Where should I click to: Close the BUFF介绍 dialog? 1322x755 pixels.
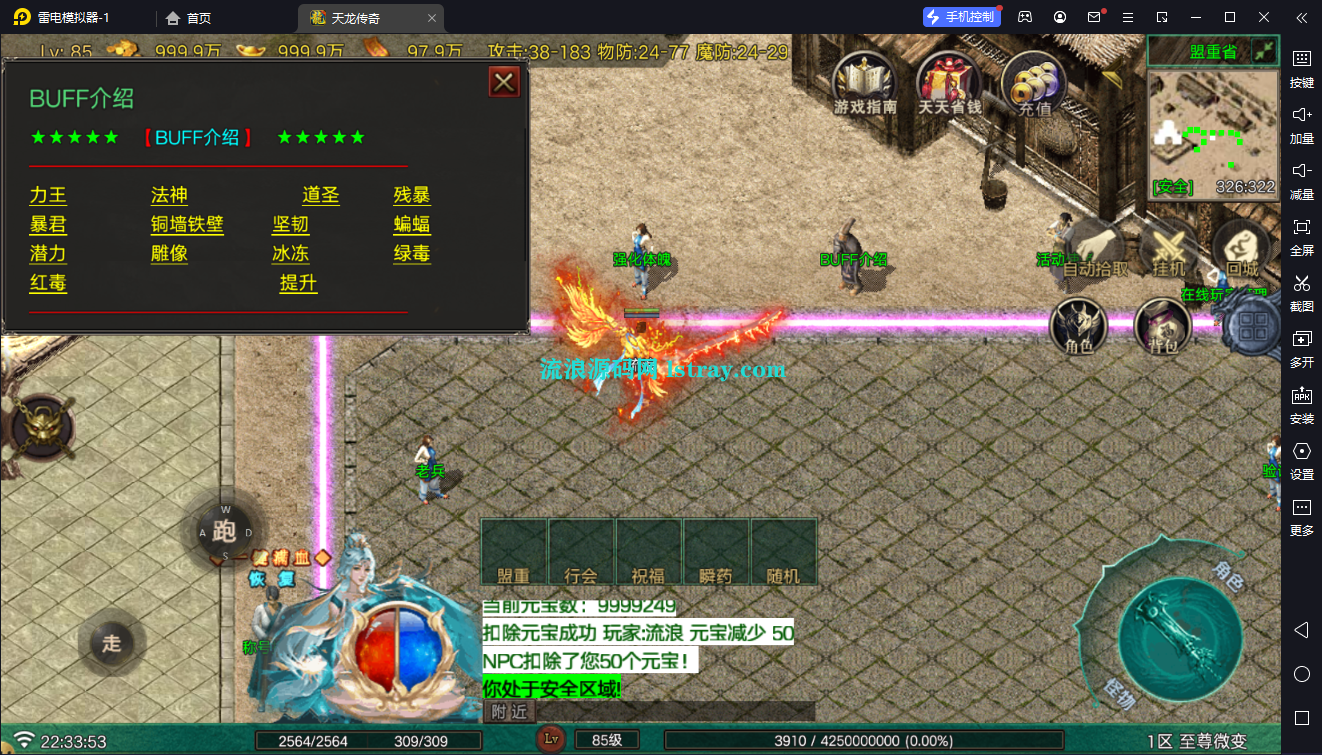click(504, 82)
